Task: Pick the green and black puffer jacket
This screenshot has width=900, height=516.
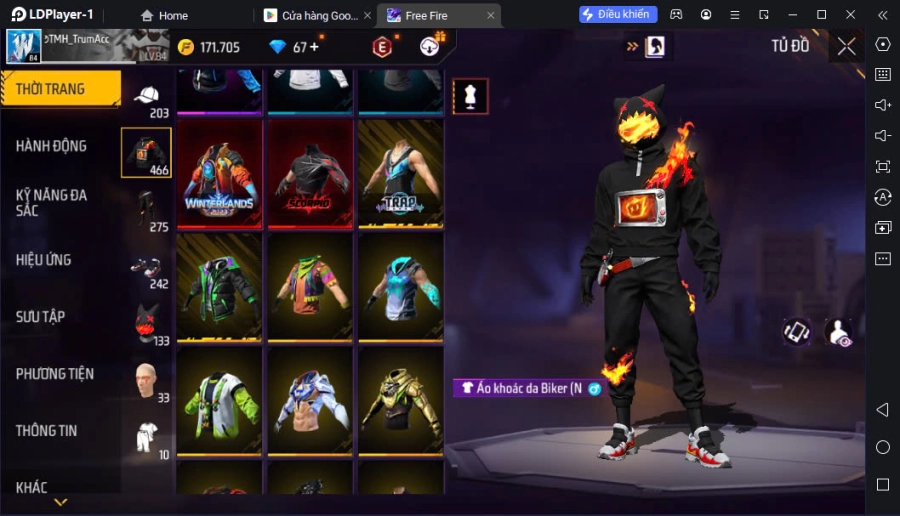Action: pos(219,287)
